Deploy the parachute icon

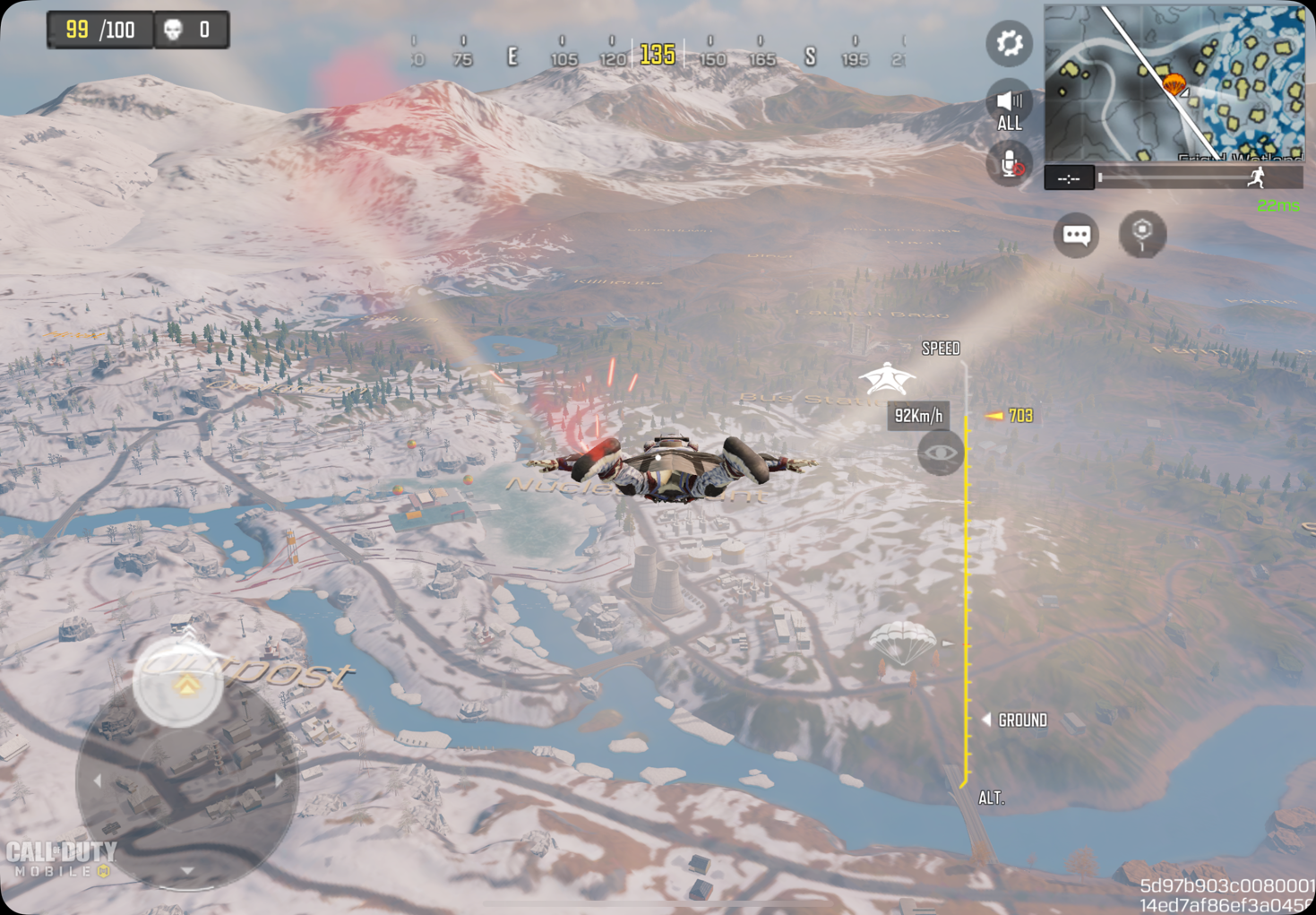[902, 642]
